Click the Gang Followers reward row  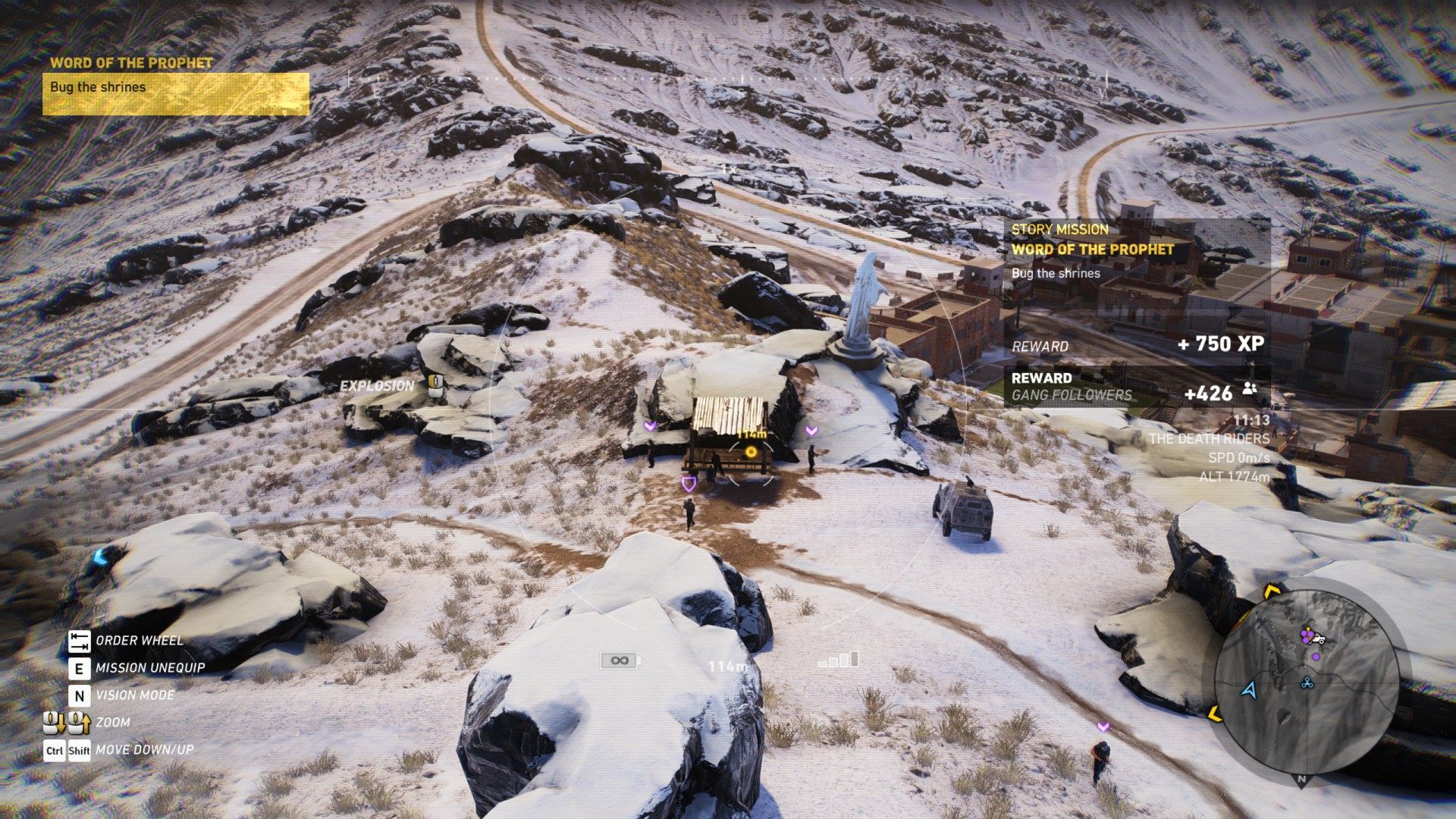pos(1136,387)
